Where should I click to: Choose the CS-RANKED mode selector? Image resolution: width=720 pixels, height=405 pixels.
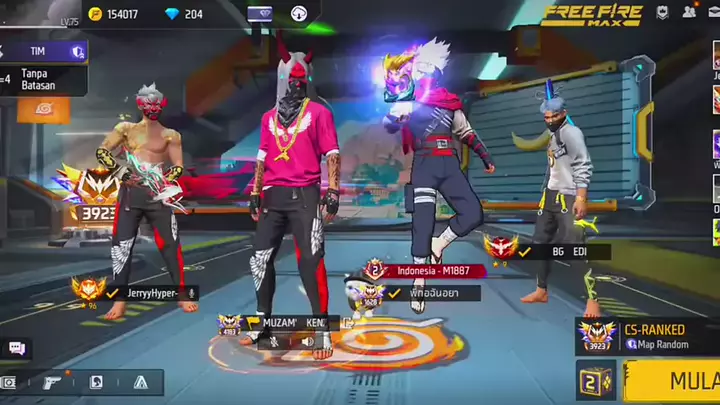[x=645, y=336]
